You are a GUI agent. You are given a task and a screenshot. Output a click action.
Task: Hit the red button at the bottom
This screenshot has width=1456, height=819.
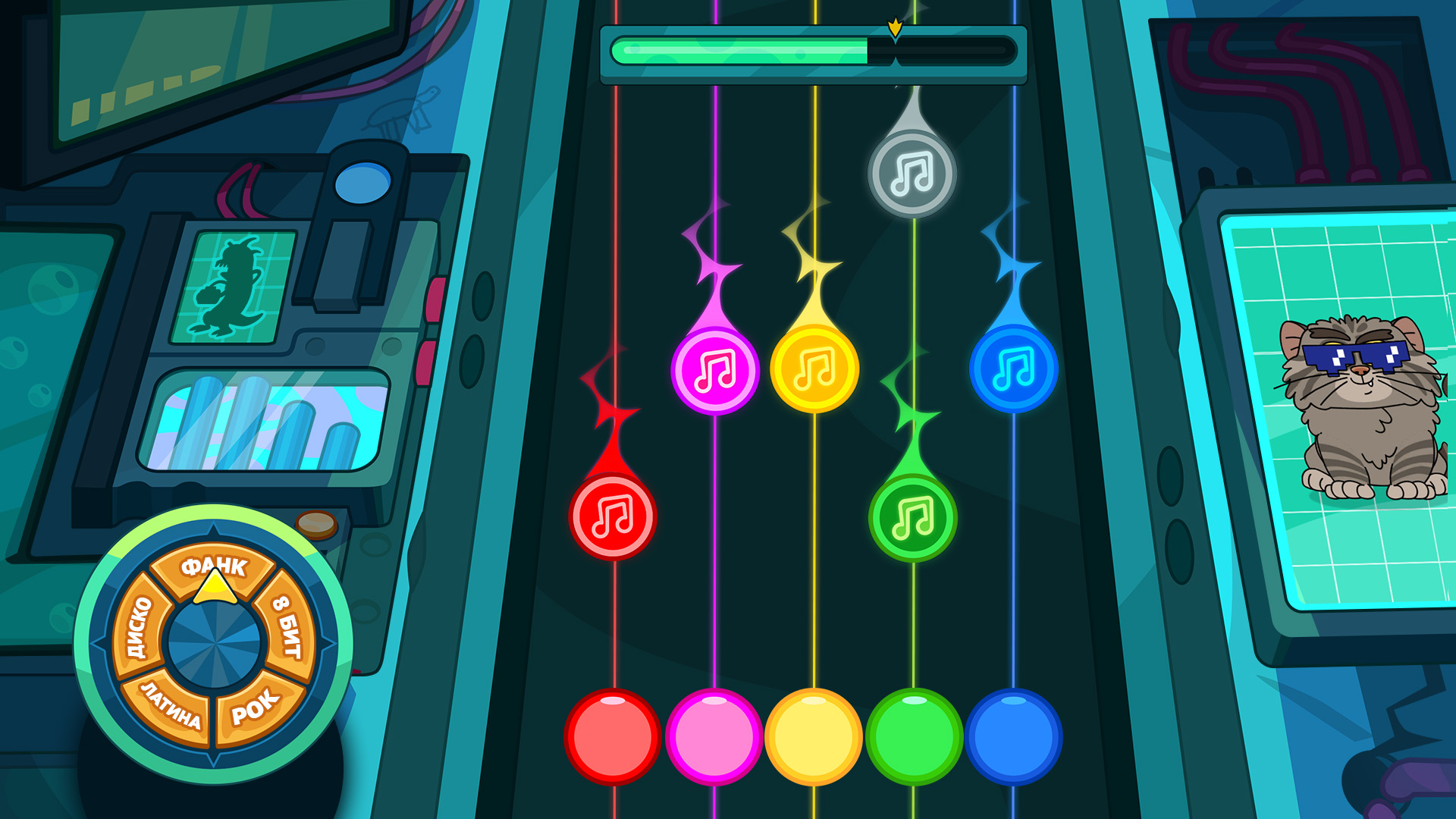[613, 736]
